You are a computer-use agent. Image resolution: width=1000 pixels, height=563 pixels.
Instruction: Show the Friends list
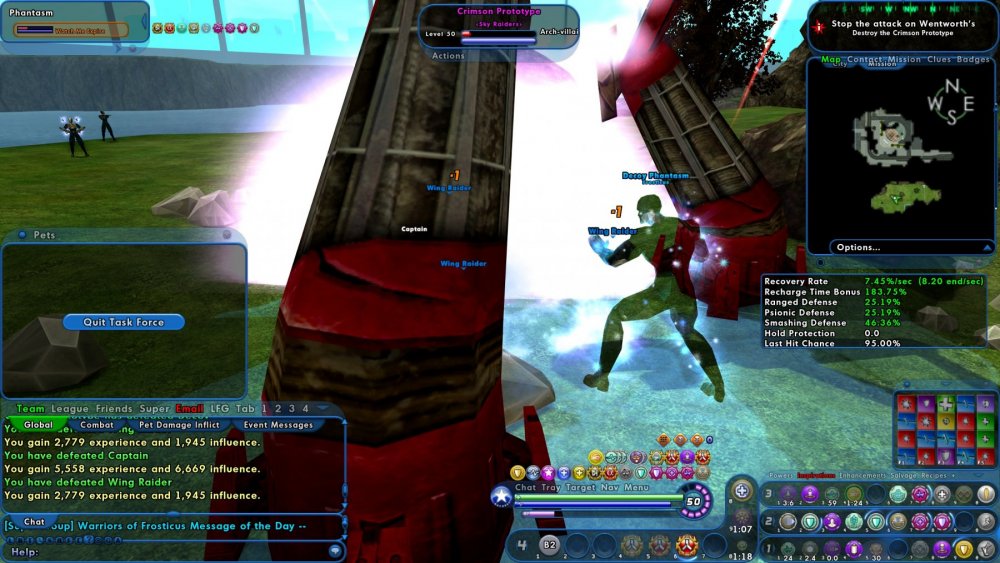pos(114,409)
